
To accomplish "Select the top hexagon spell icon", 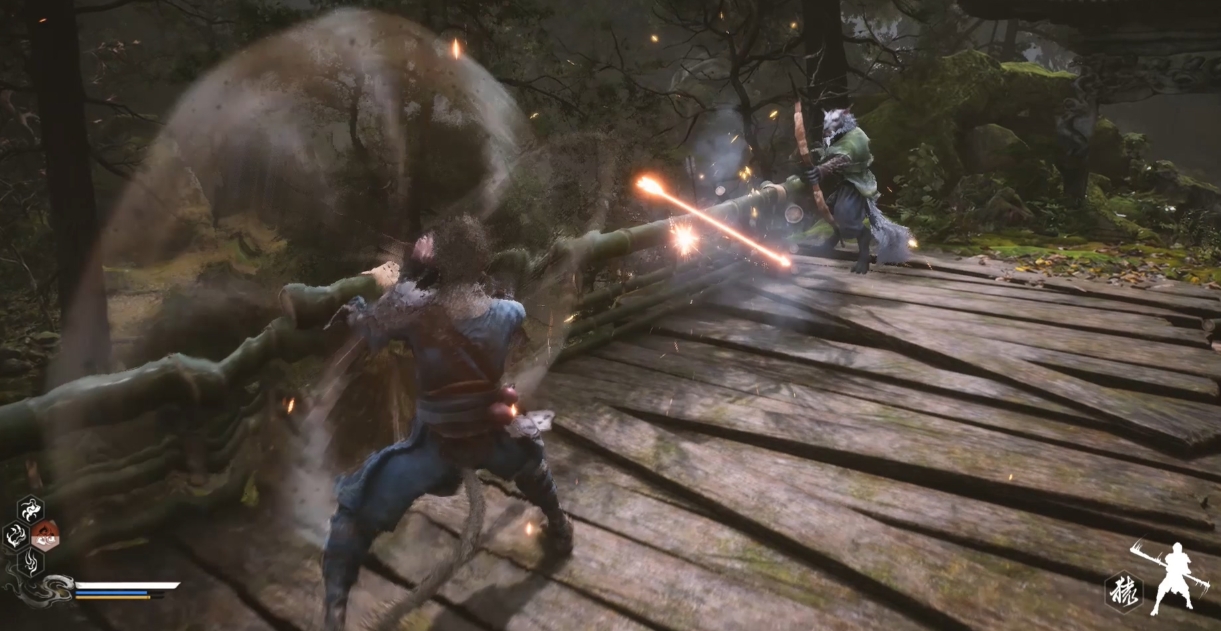I will click(x=30, y=509).
